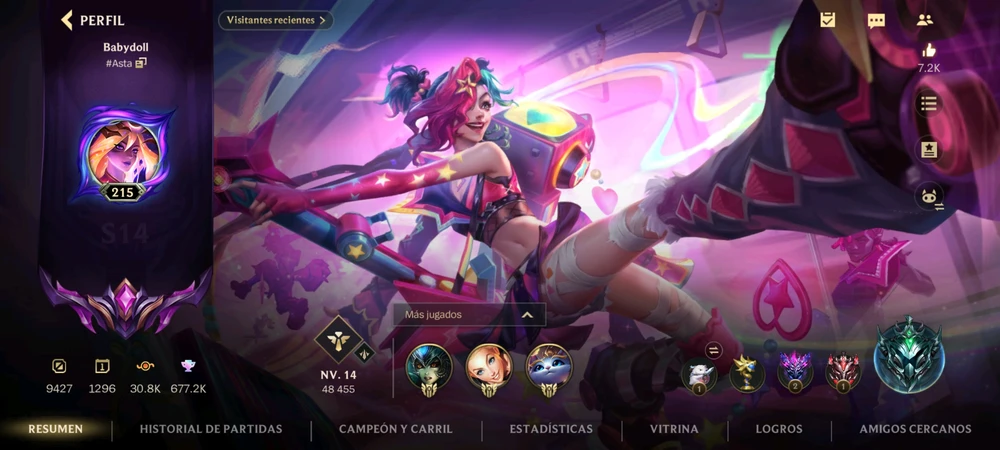Switch to the Vitrina tab
The image size is (1000, 450).
674,429
